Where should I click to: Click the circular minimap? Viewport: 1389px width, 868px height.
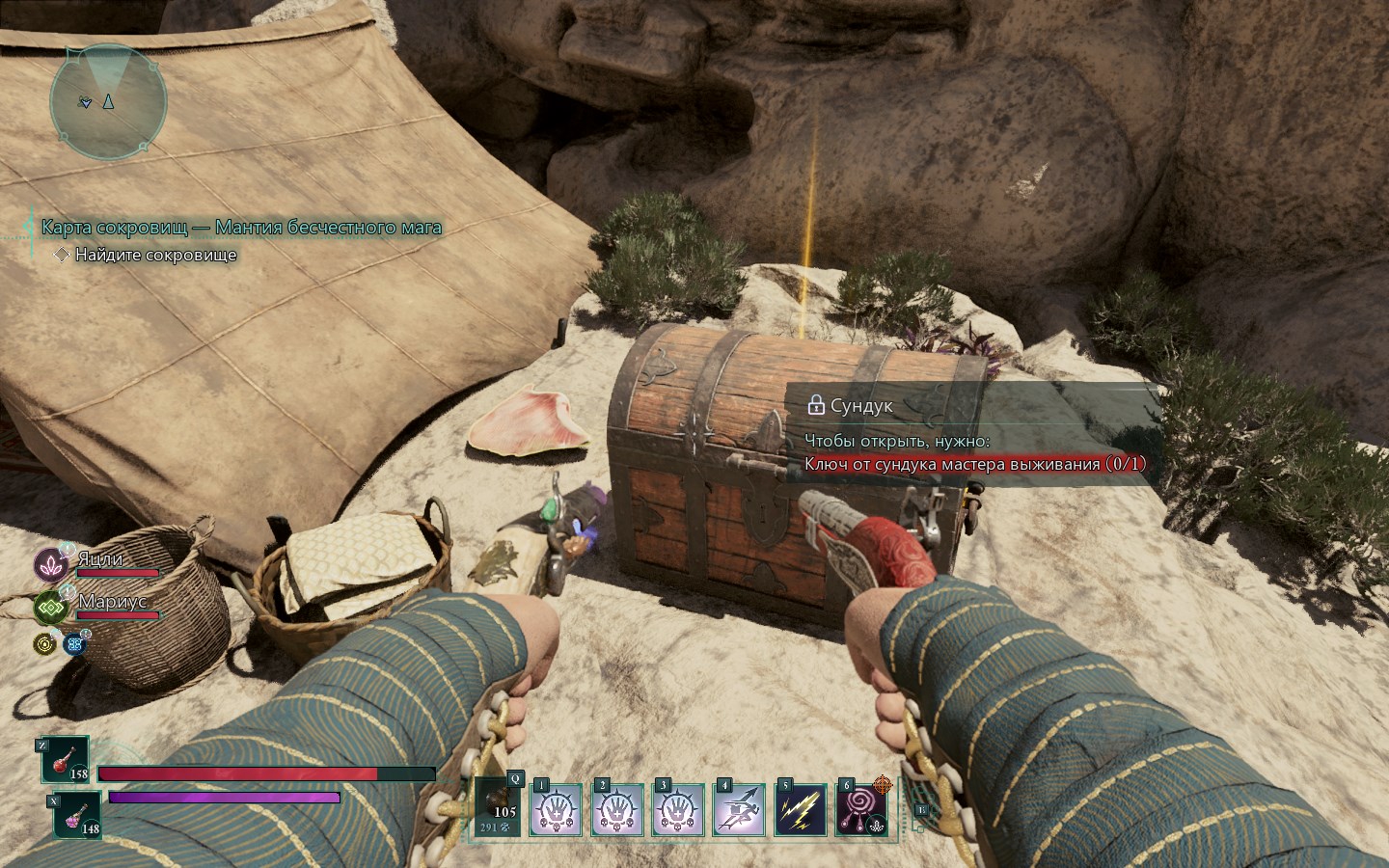[108, 99]
